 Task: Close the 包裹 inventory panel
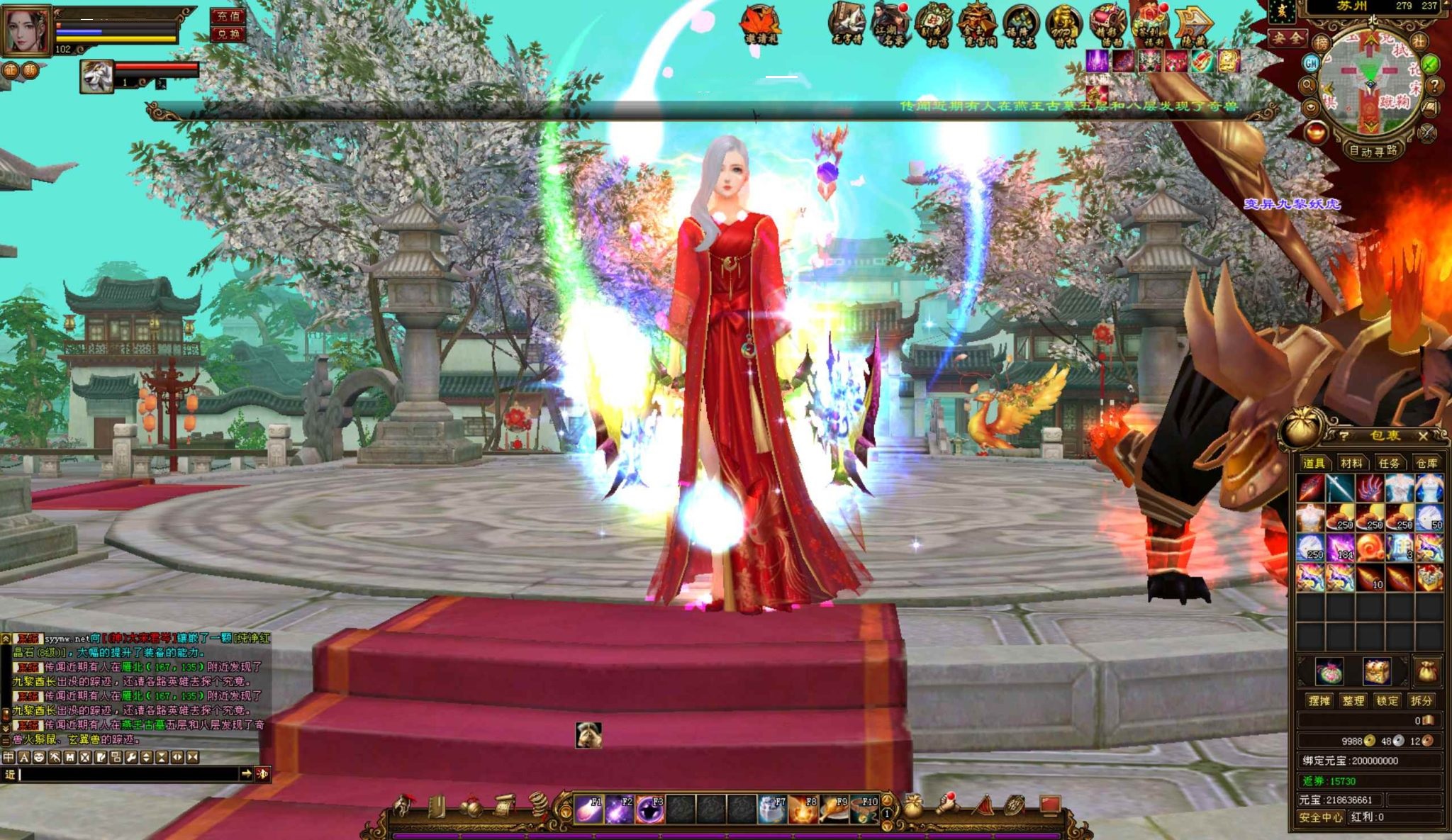click(1422, 436)
